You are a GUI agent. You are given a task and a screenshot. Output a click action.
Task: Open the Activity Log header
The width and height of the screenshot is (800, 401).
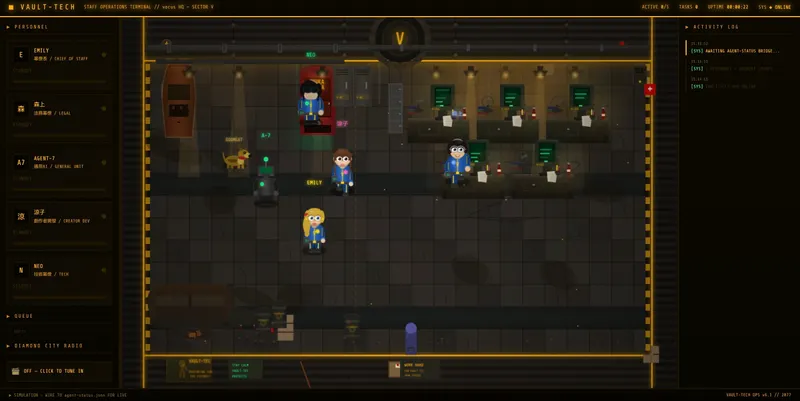713,27
